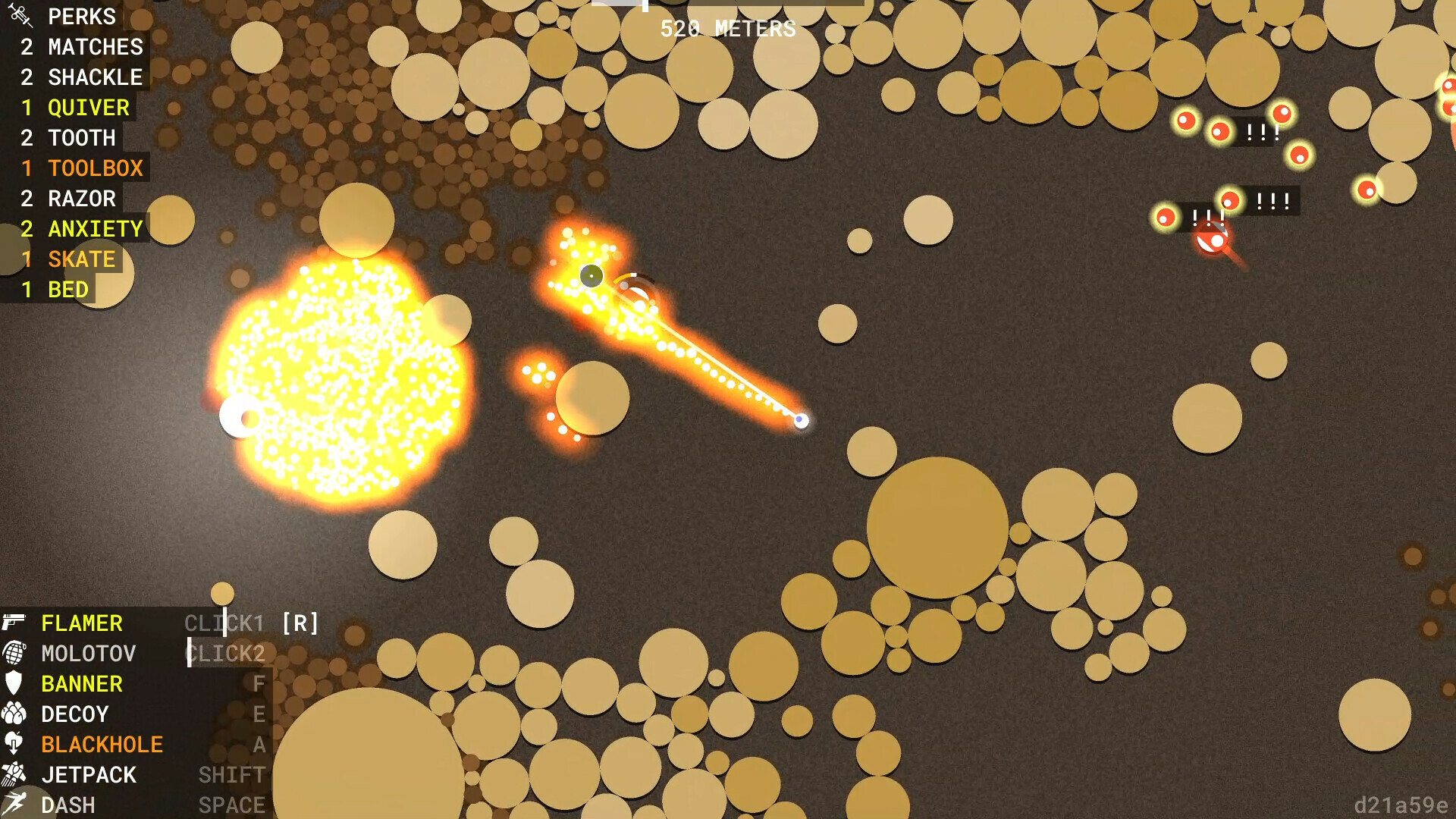Click the [R] reload keybind indicator
The width and height of the screenshot is (1456, 819).
point(299,623)
